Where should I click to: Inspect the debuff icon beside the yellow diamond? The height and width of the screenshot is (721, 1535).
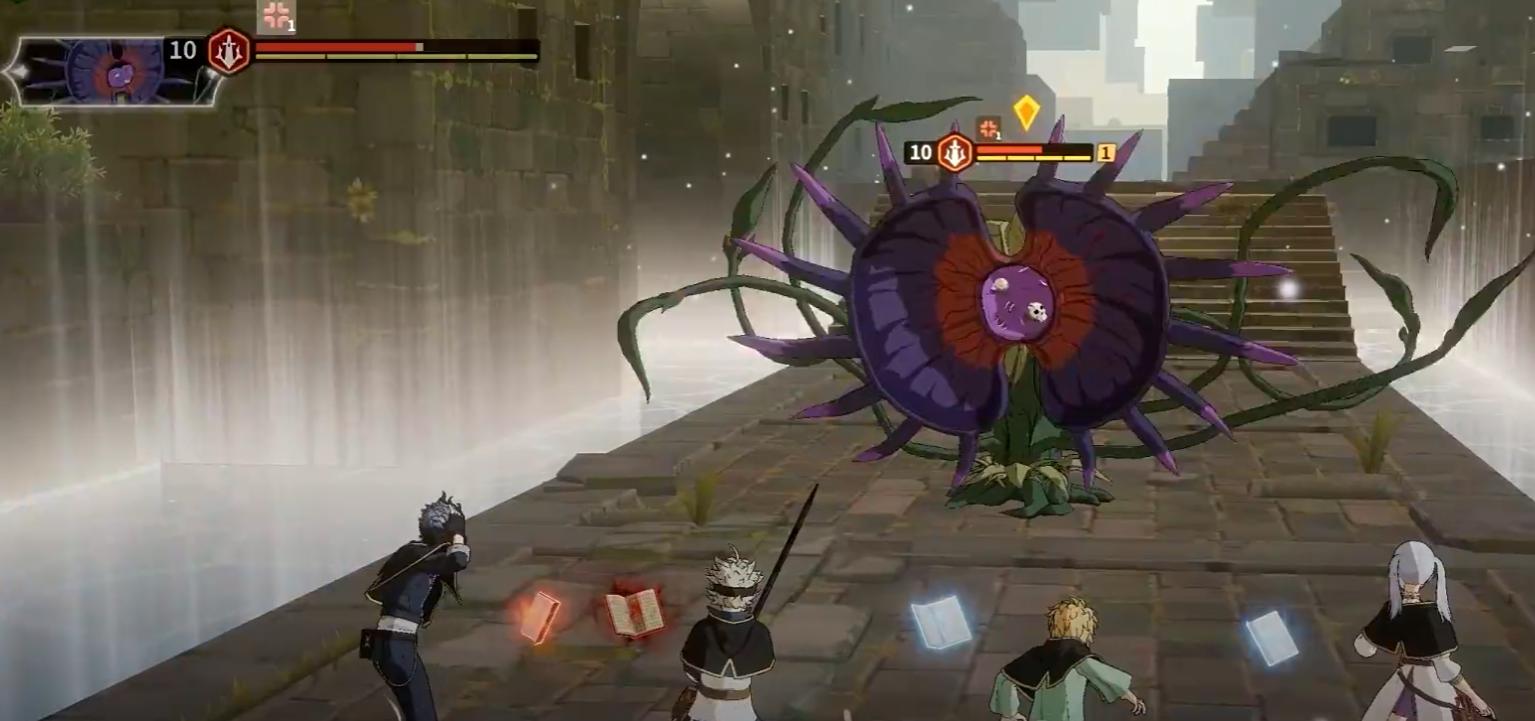(x=988, y=128)
